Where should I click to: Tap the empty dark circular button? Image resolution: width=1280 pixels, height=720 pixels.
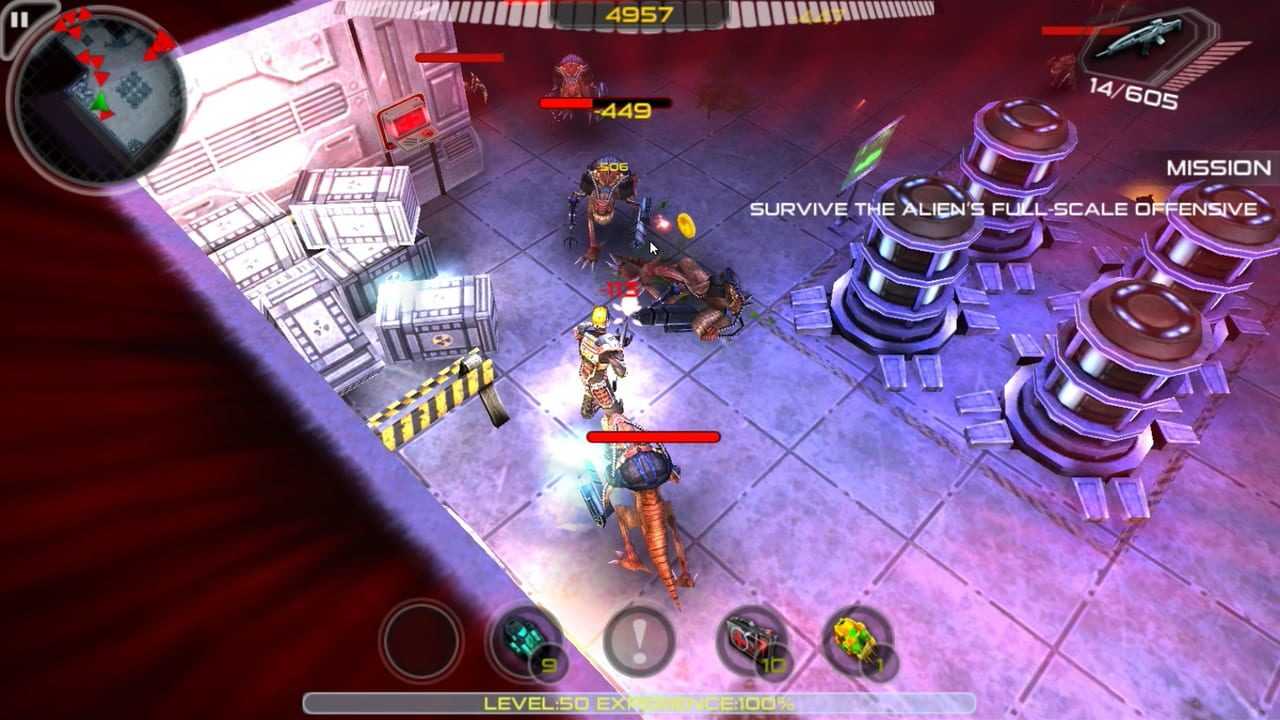(421, 640)
